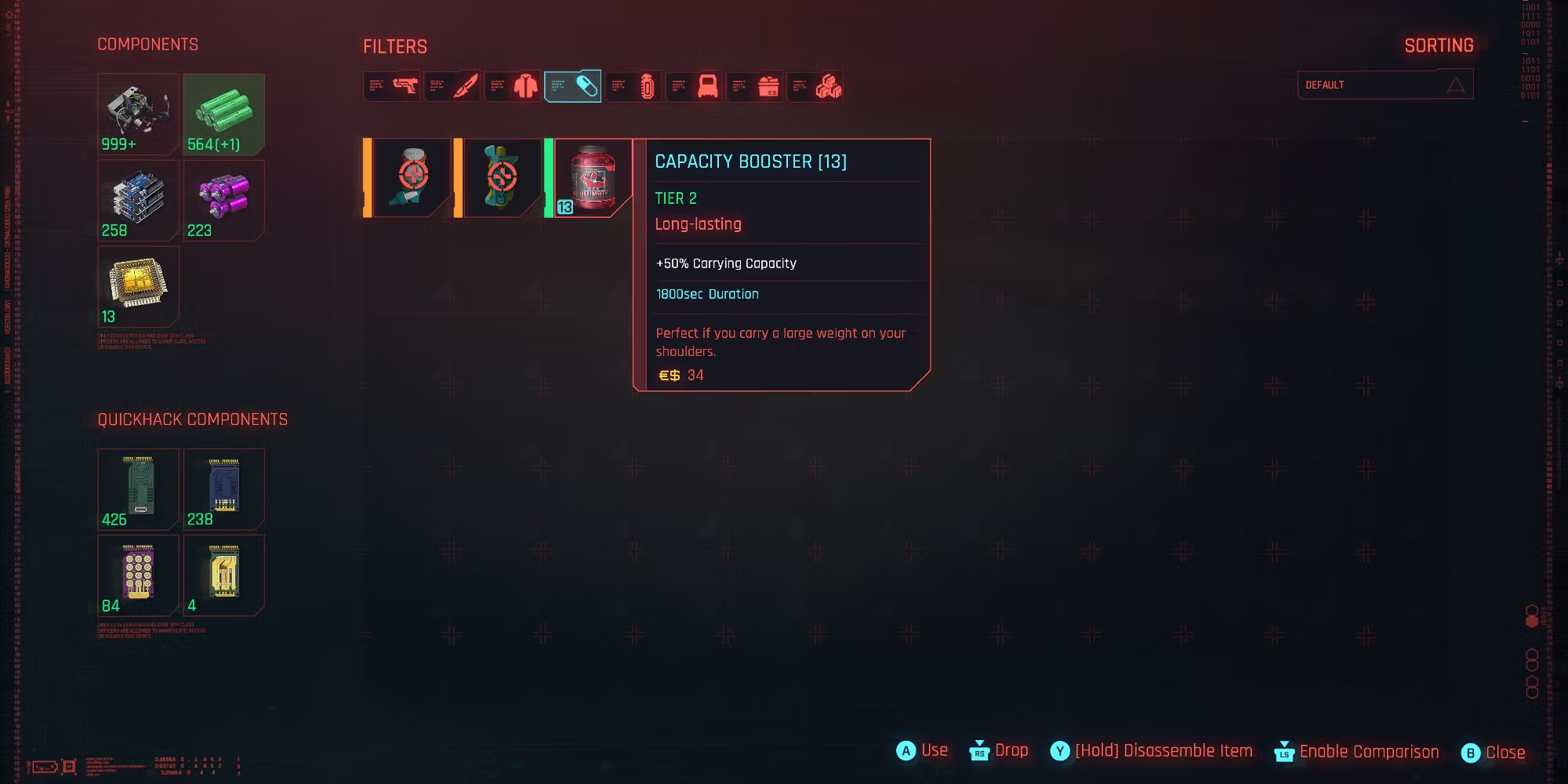Image resolution: width=1568 pixels, height=784 pixels.
Task: Pick the gold chip component slot
Action: point(138,287)
